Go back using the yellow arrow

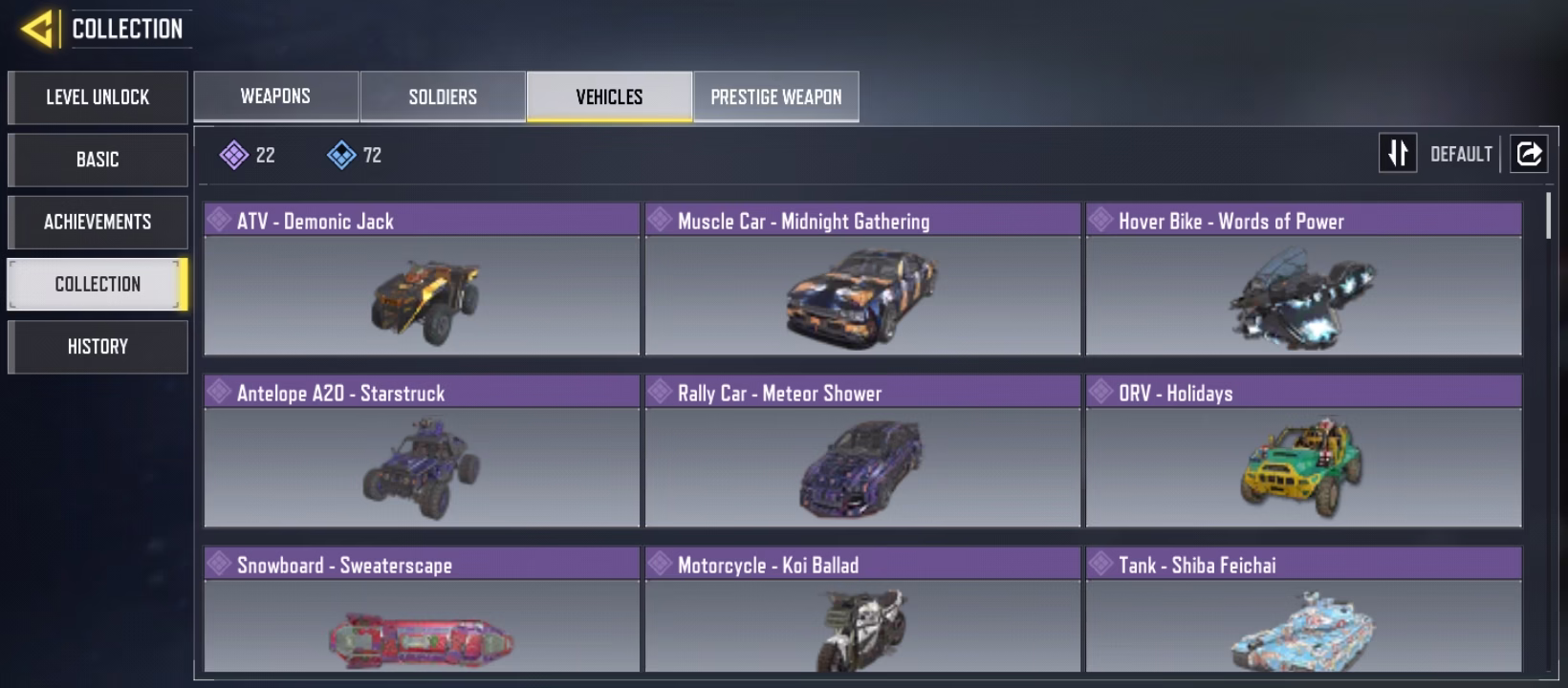(37, 29)
